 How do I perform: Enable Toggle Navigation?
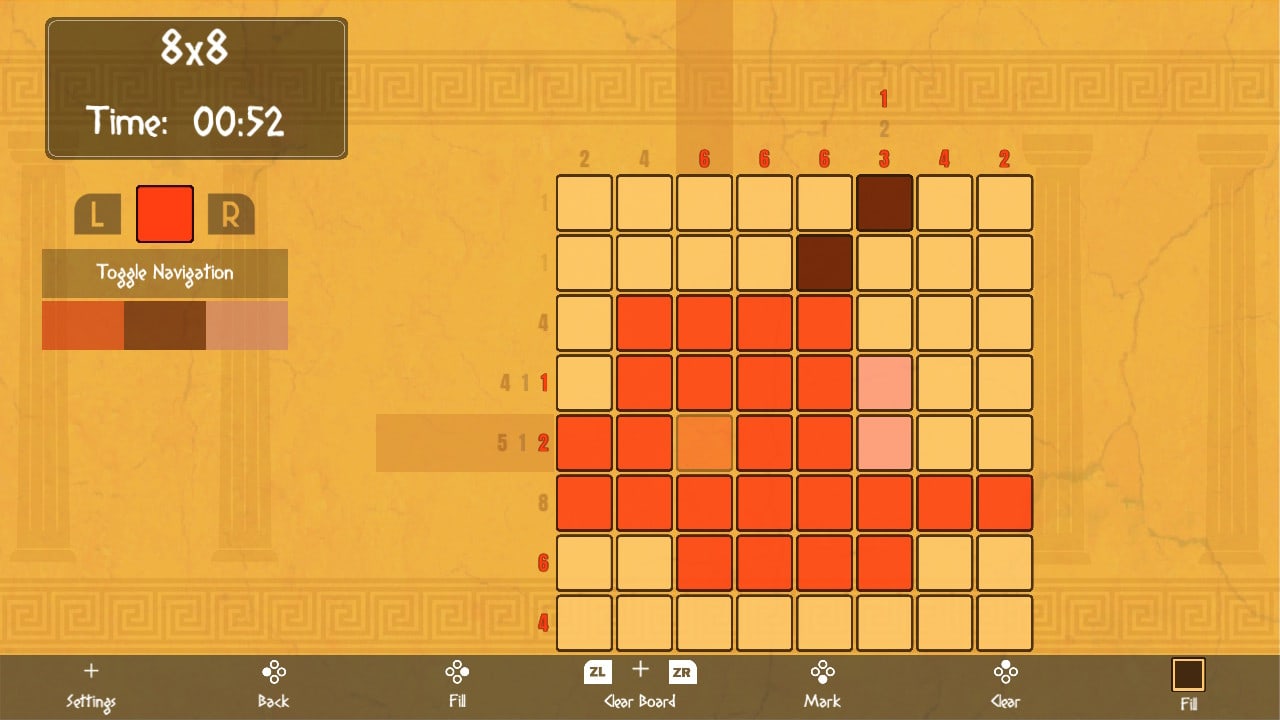pos(163,273)
